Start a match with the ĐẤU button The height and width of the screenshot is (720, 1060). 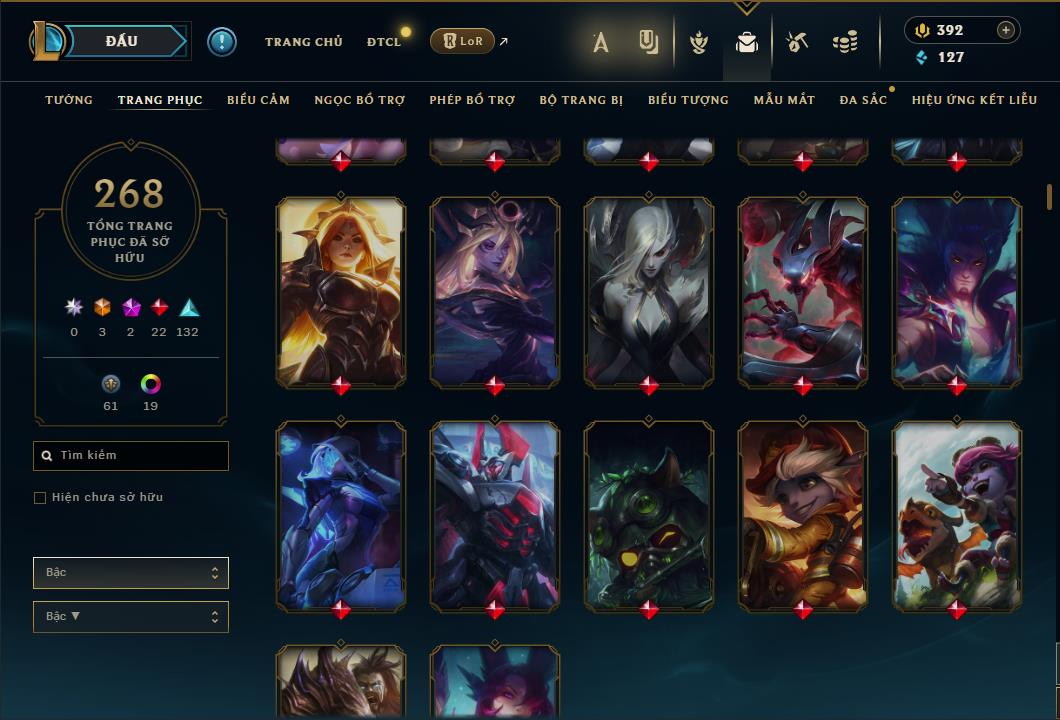click(121, 41)
